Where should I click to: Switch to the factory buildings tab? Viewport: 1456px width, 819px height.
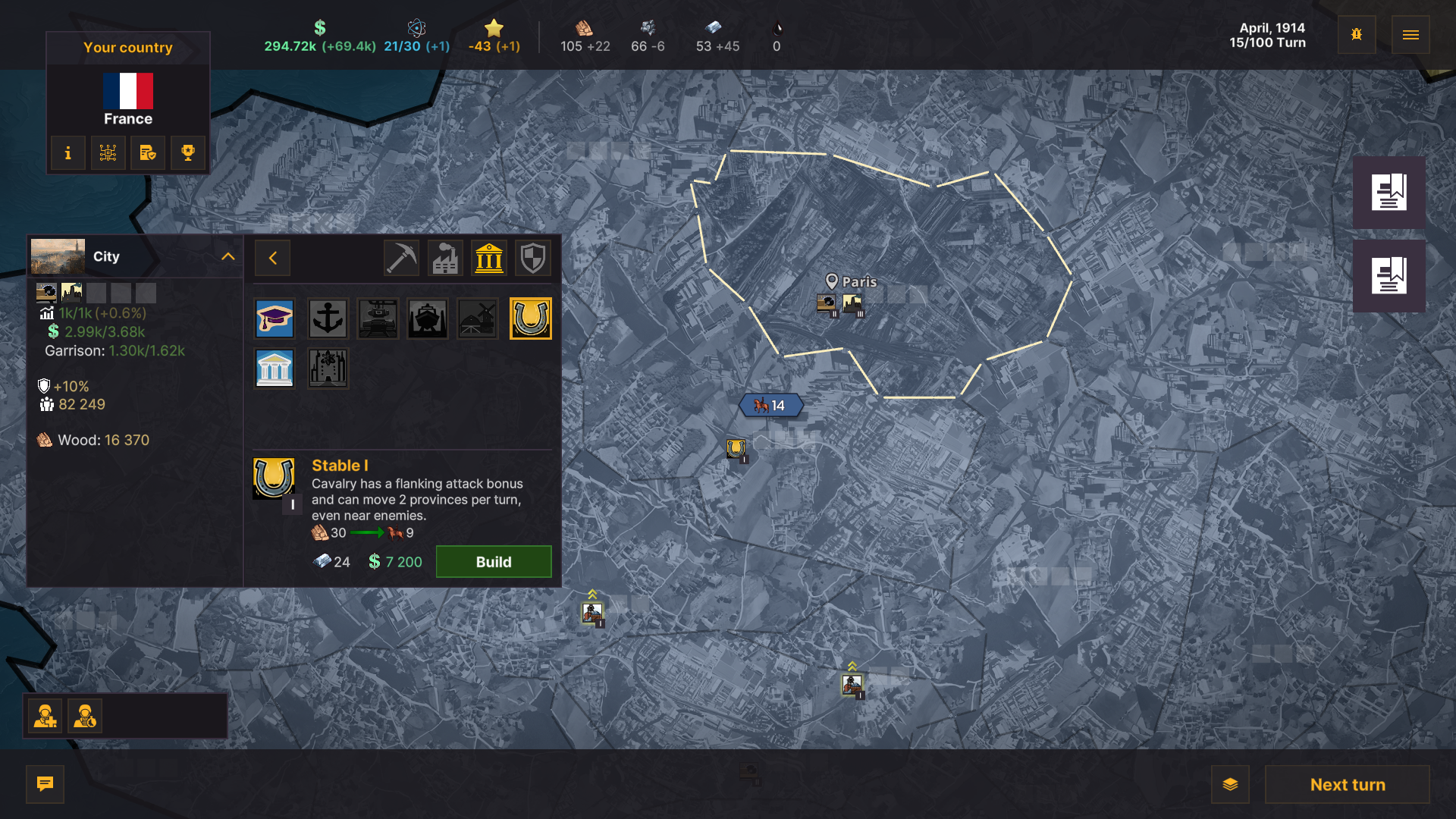coord(444,258)
